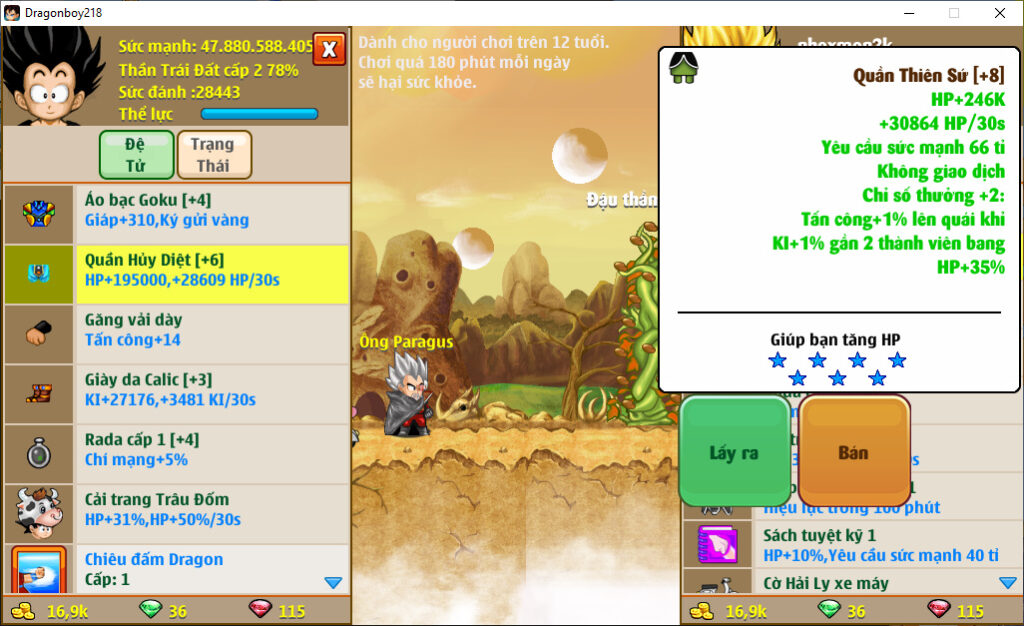Image resolution: width=1024 pixels, height=626 pixels.
Task: Pick the Giày da Calic shoes
Action: click(x=212, y=390)
